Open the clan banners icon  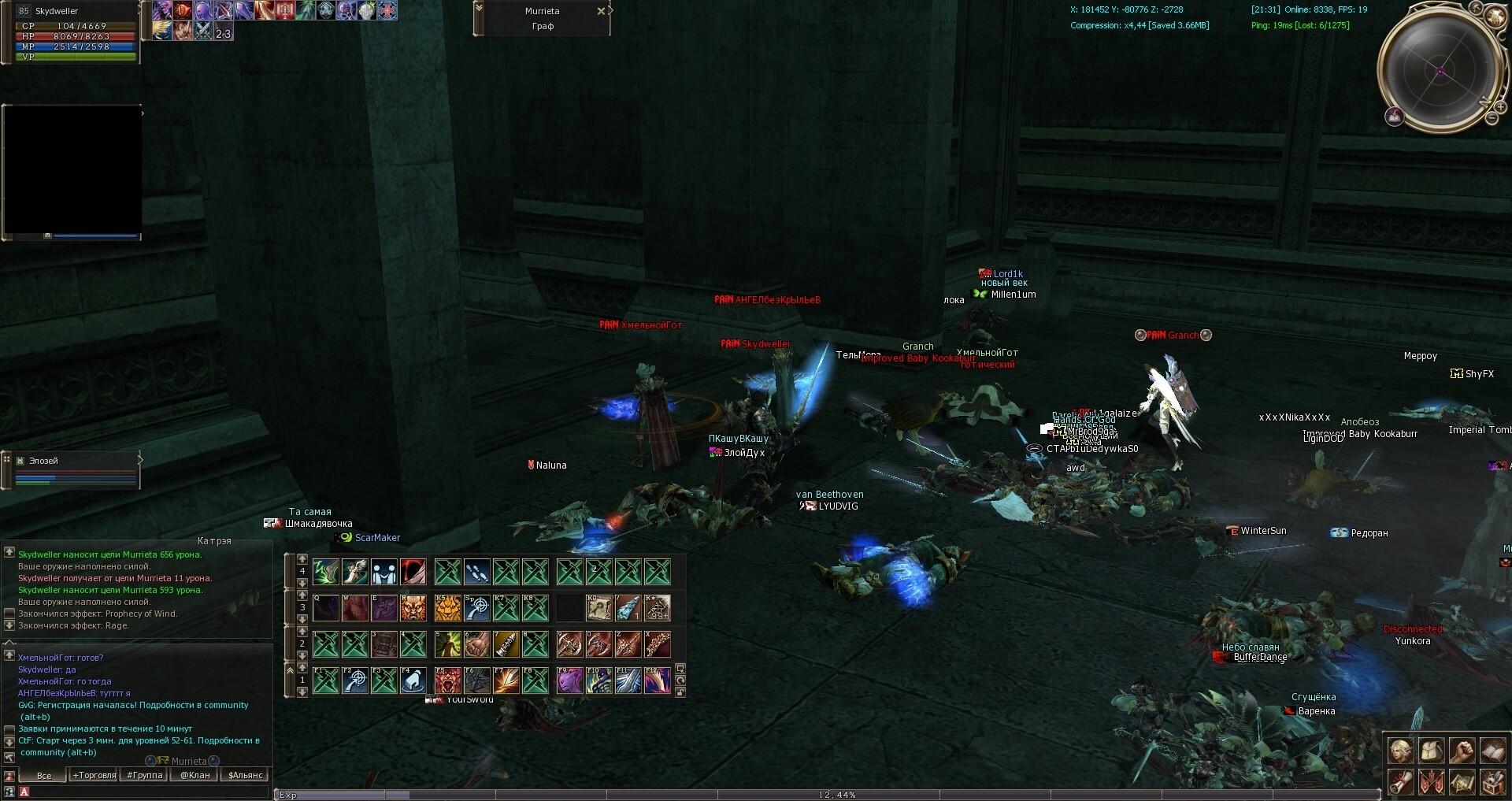[x=1431, y=782]
